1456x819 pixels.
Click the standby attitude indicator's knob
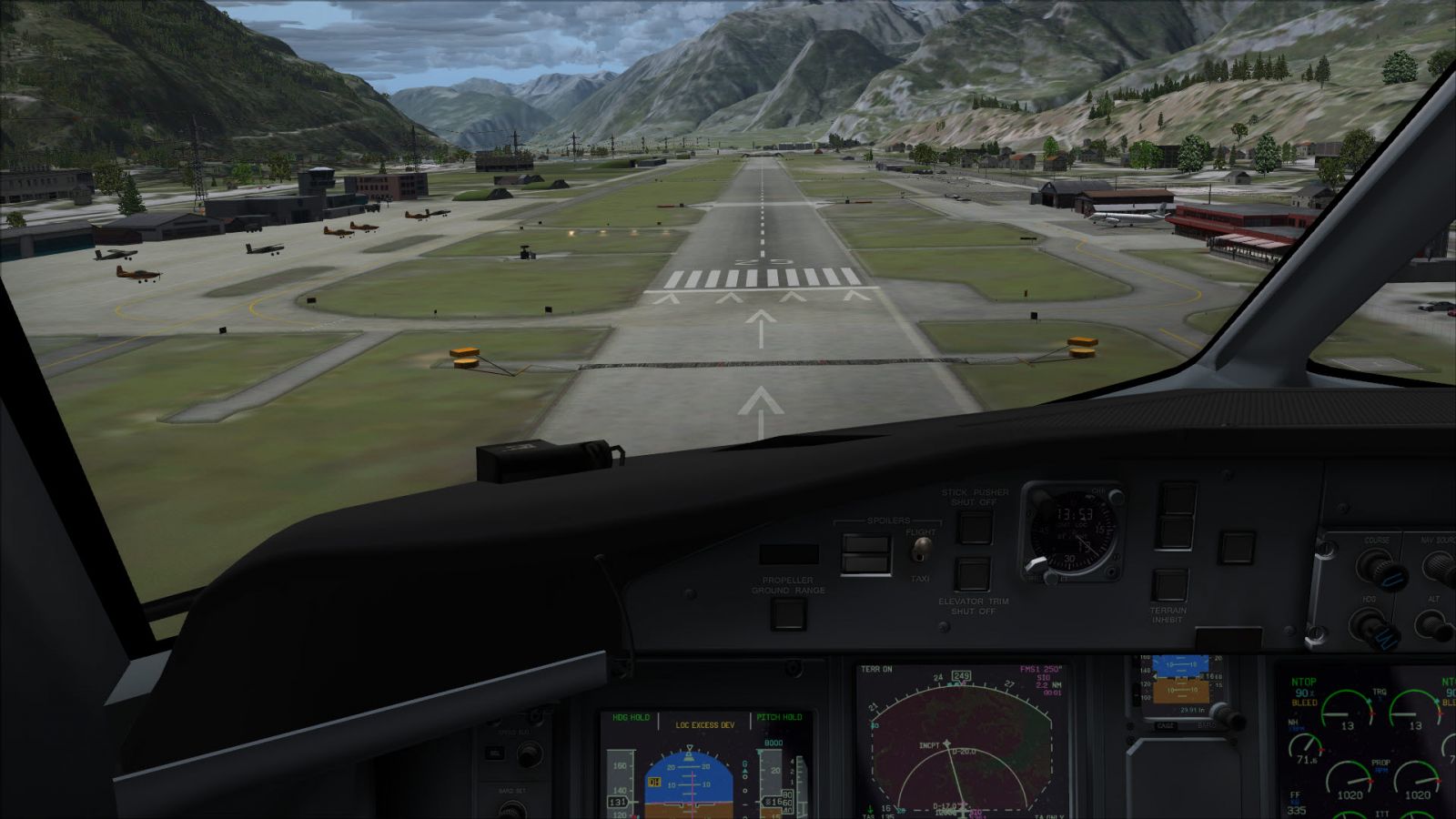coord(1230,718)
